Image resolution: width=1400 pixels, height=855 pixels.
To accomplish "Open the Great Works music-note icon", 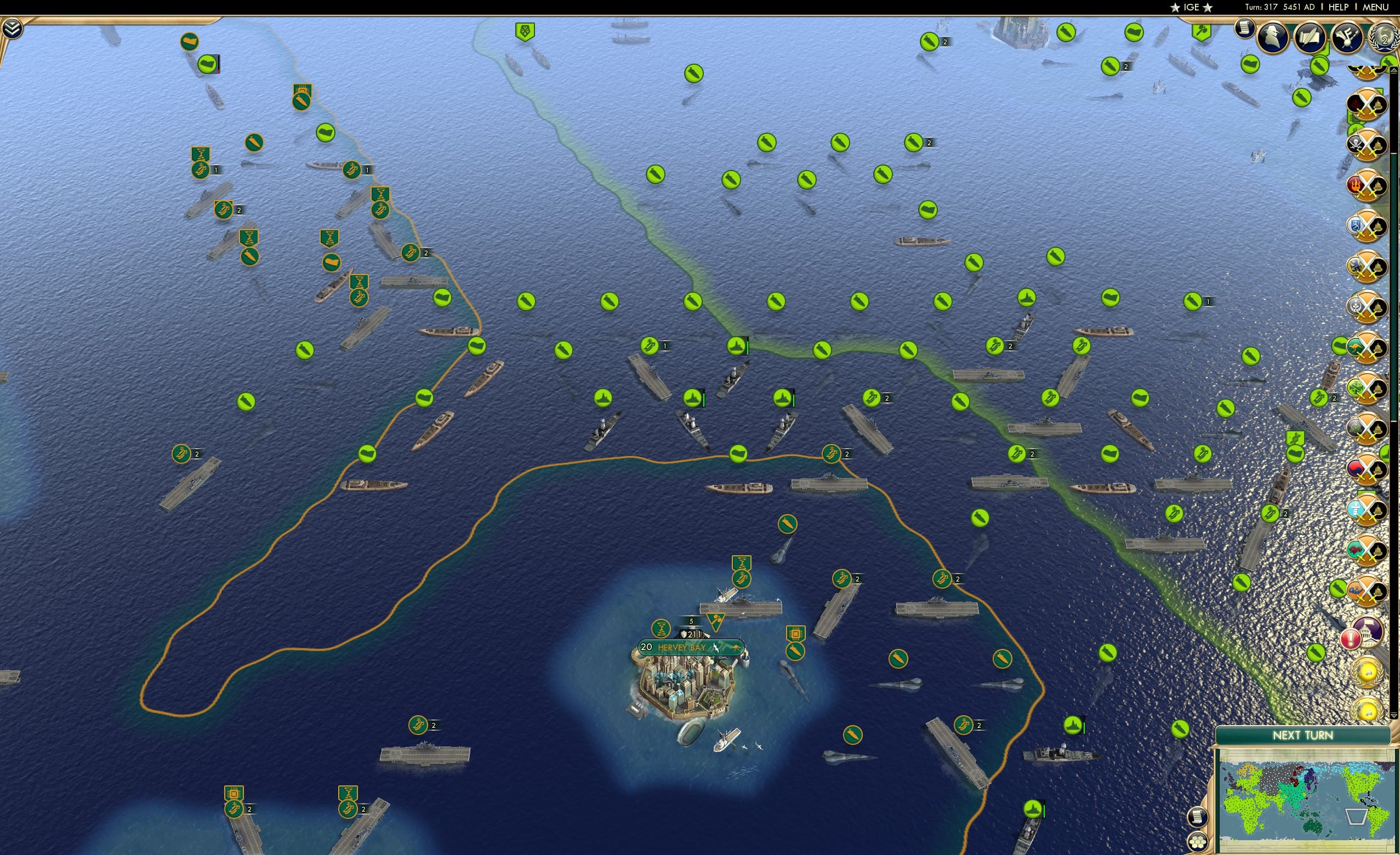I will click(1347, 36).
